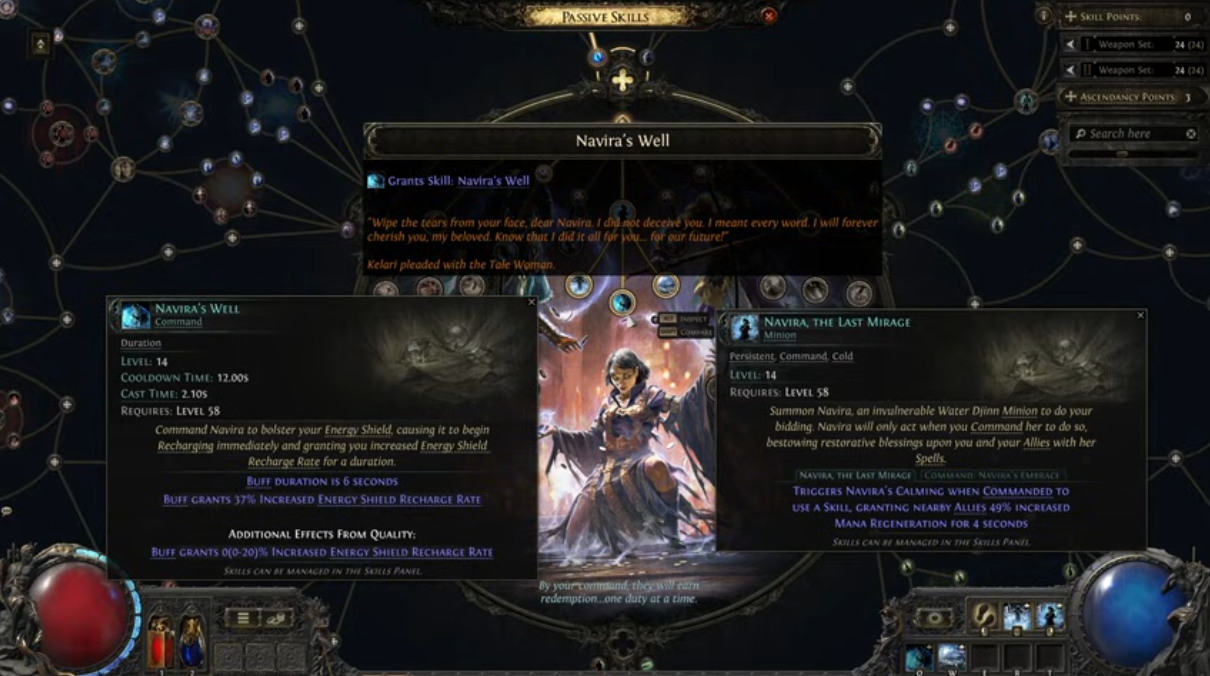
Task: Follow the Navira's Well skill link
Action: [493, 181]
